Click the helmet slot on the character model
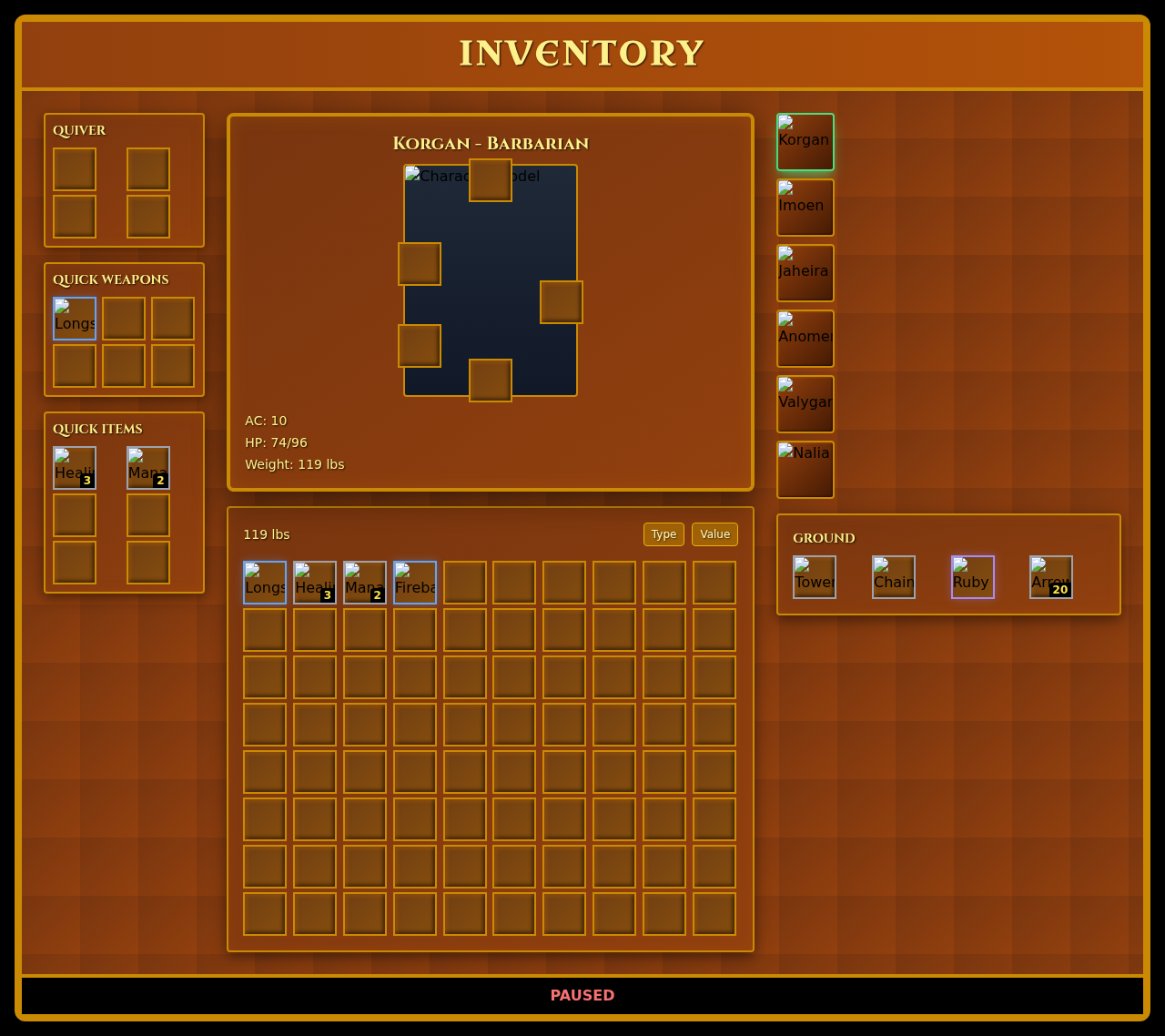This screenshot has width=1165, height=1036. tap(491, 180)
